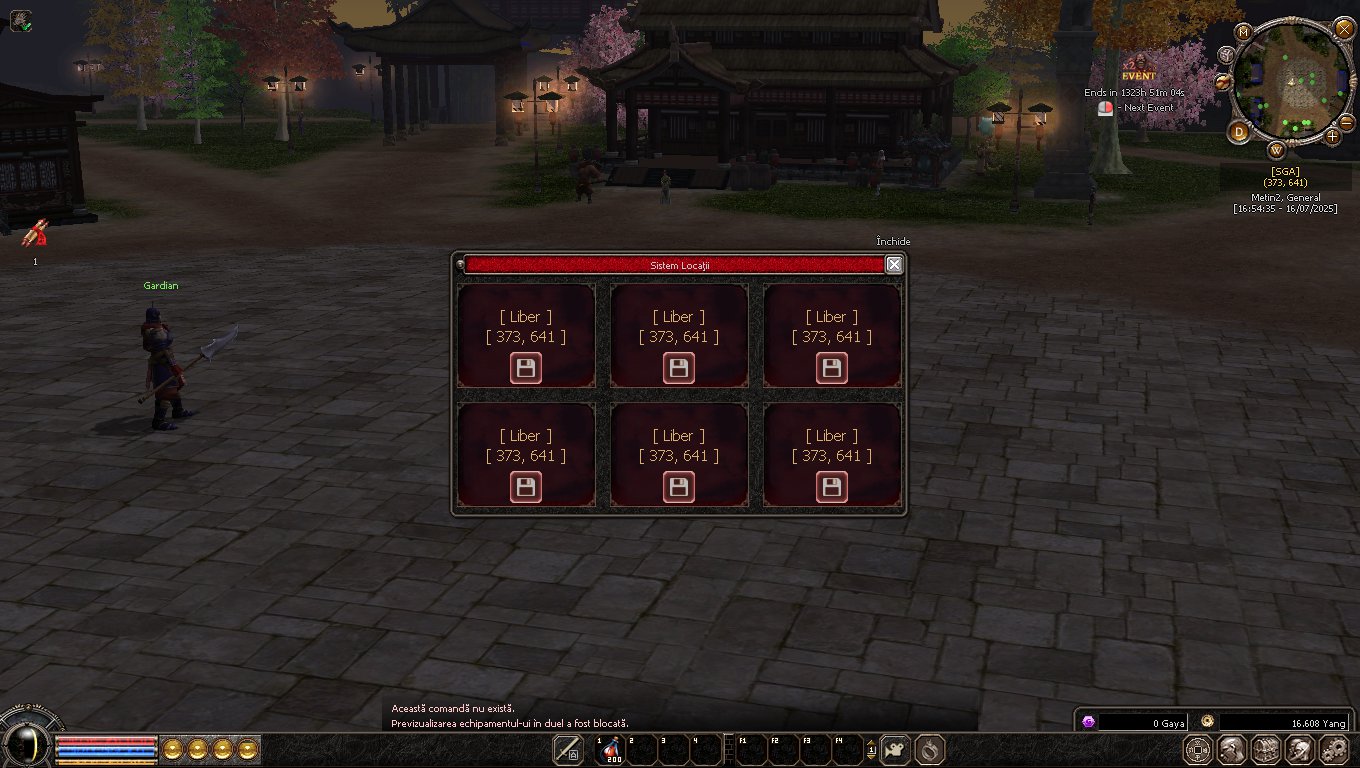Screen dimensions: 1360x768
Task: Open the inventory chest icon
Action: click(1266, 749)
